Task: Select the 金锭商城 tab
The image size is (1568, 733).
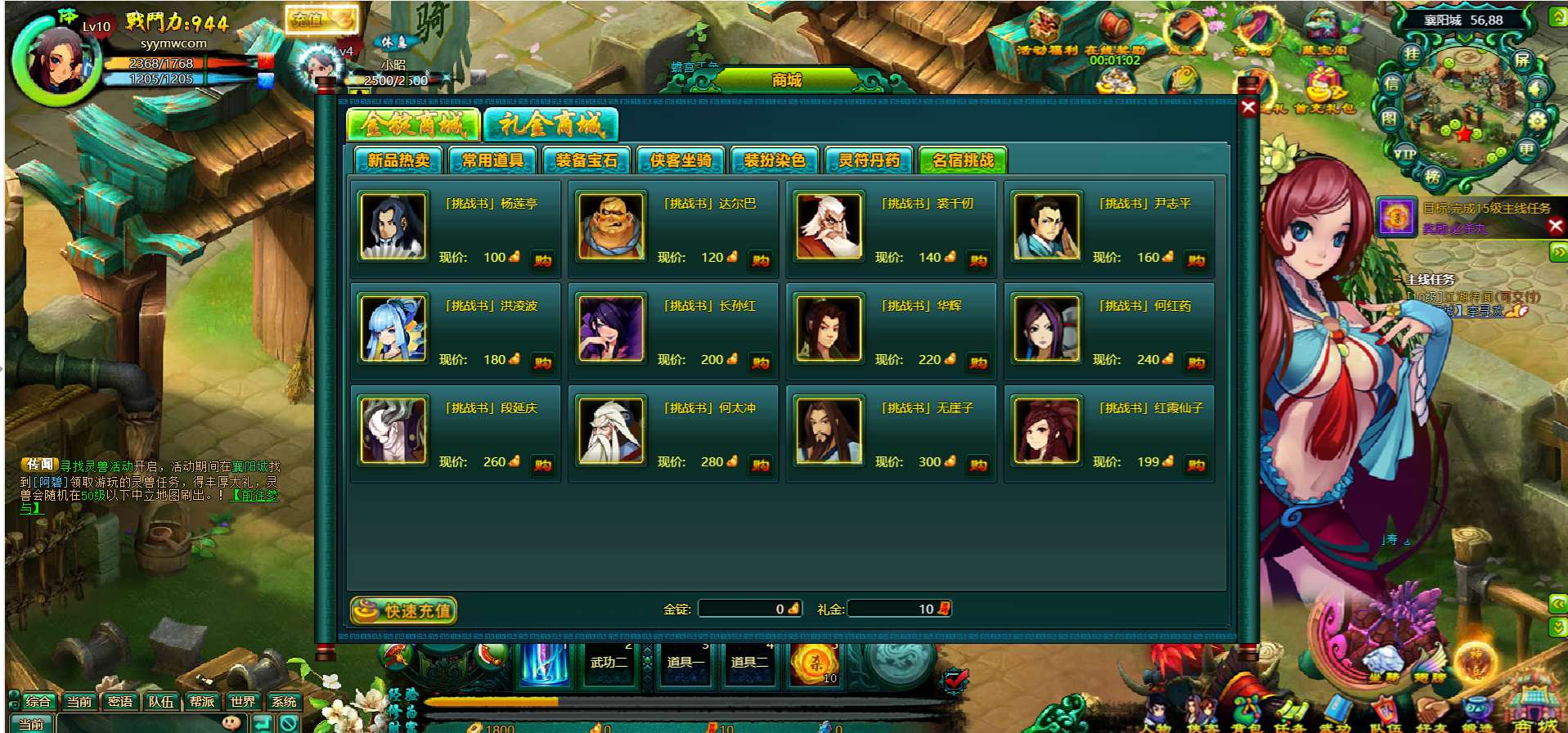Action: pyautogui.click(x=413, y=125)
